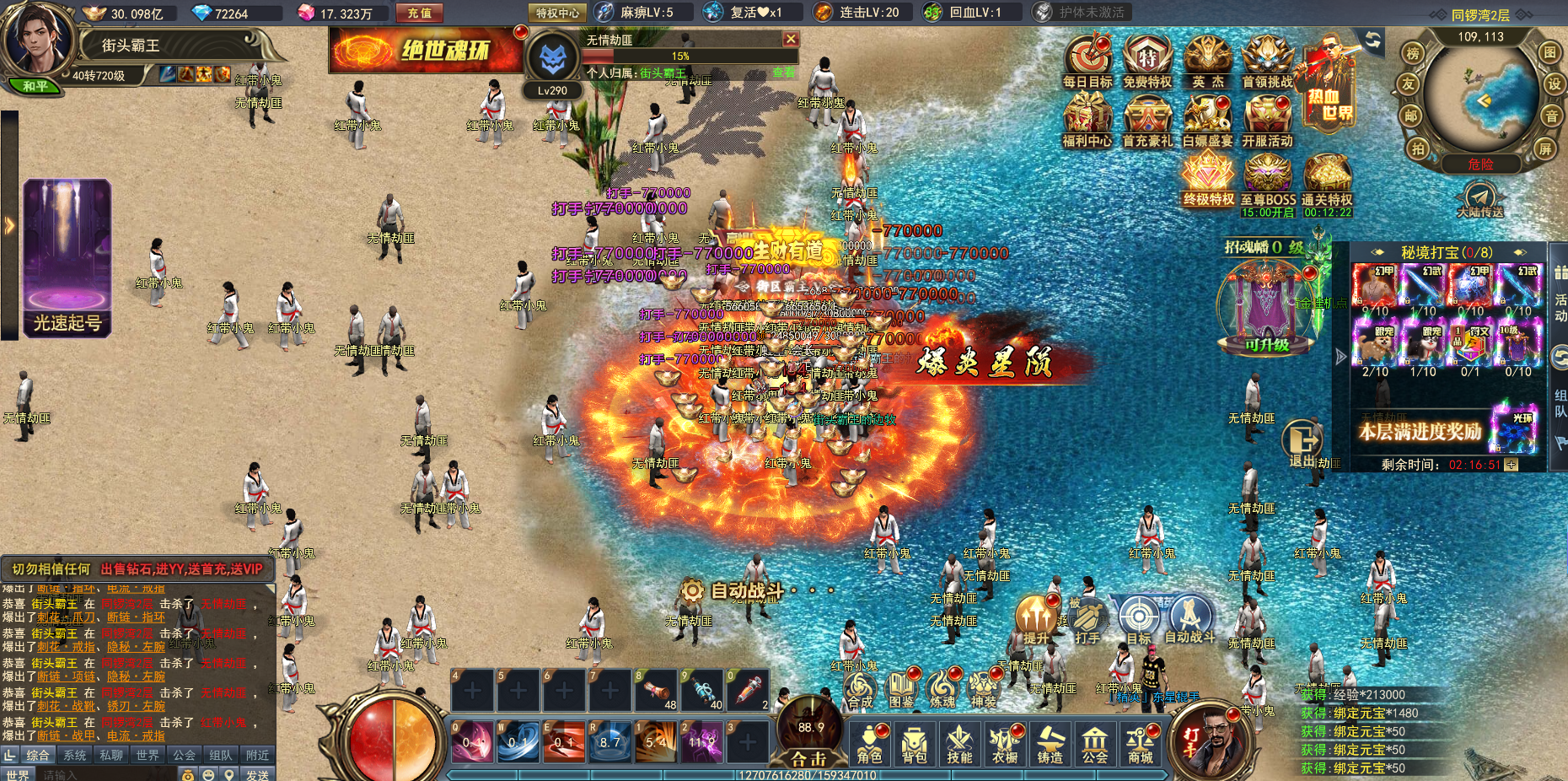Click the 充值 recharge button
The width and height of the screenshot is (1568, 781).
pos(419,13)
